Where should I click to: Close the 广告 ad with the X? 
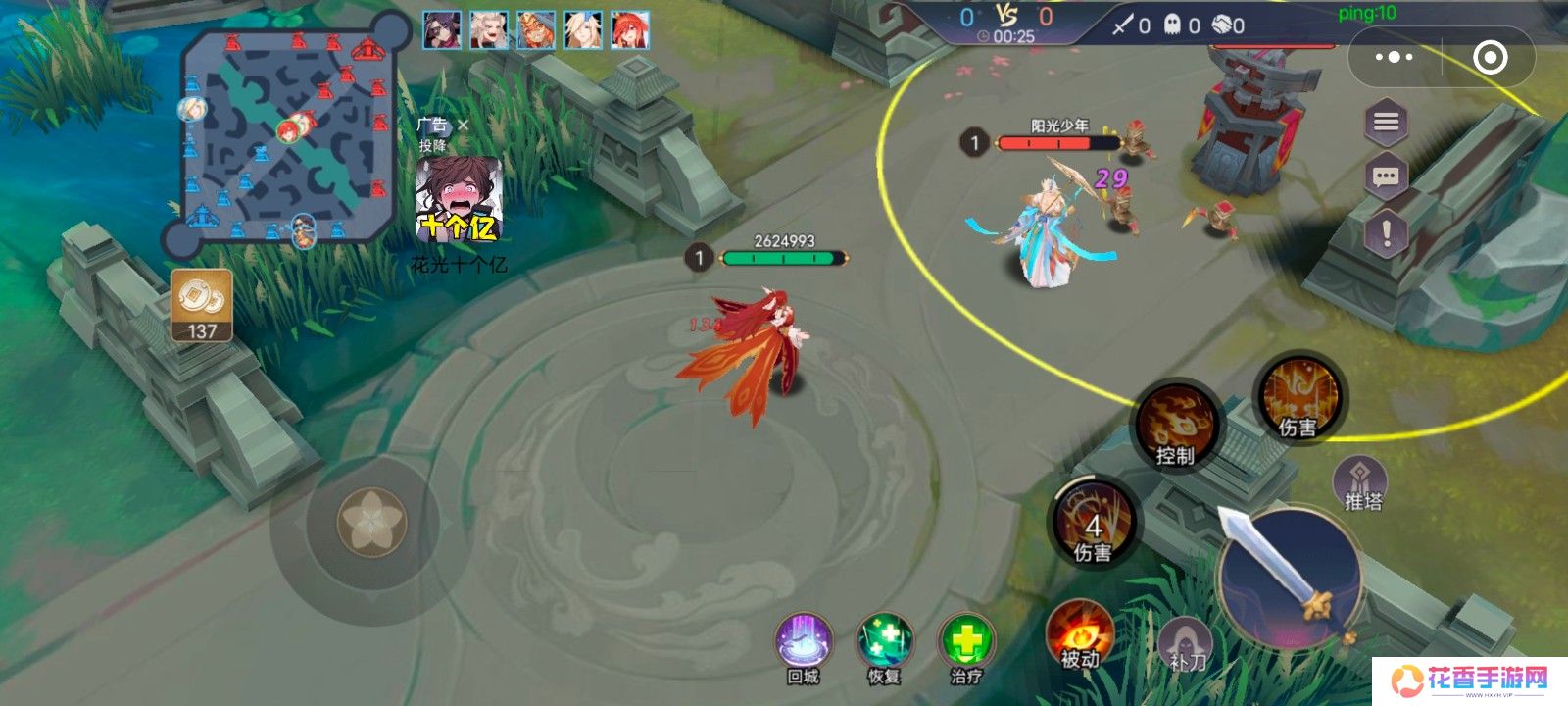coord(464,126)
